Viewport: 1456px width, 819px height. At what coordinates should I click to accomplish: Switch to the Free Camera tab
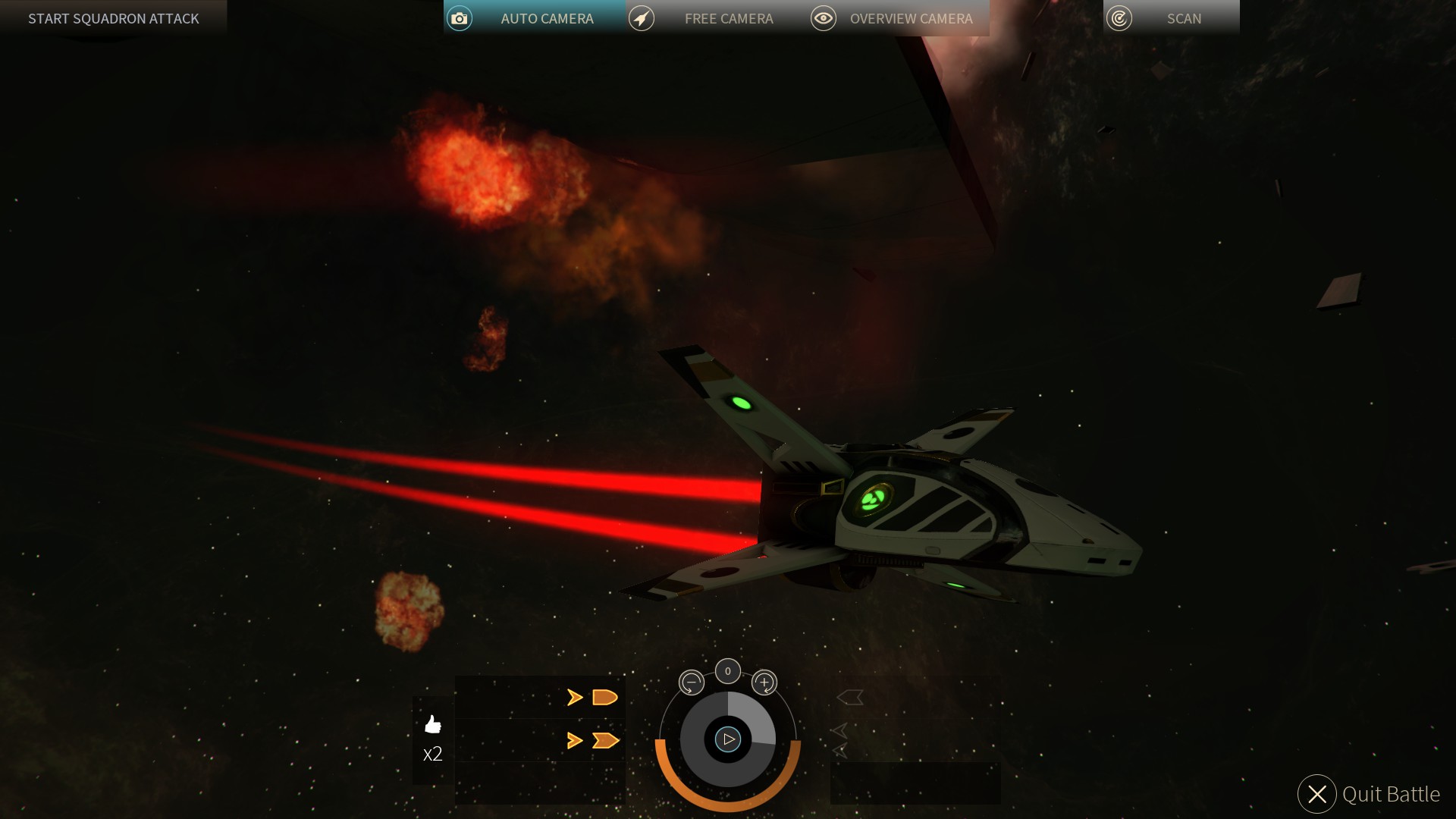(x=728, y=17)
